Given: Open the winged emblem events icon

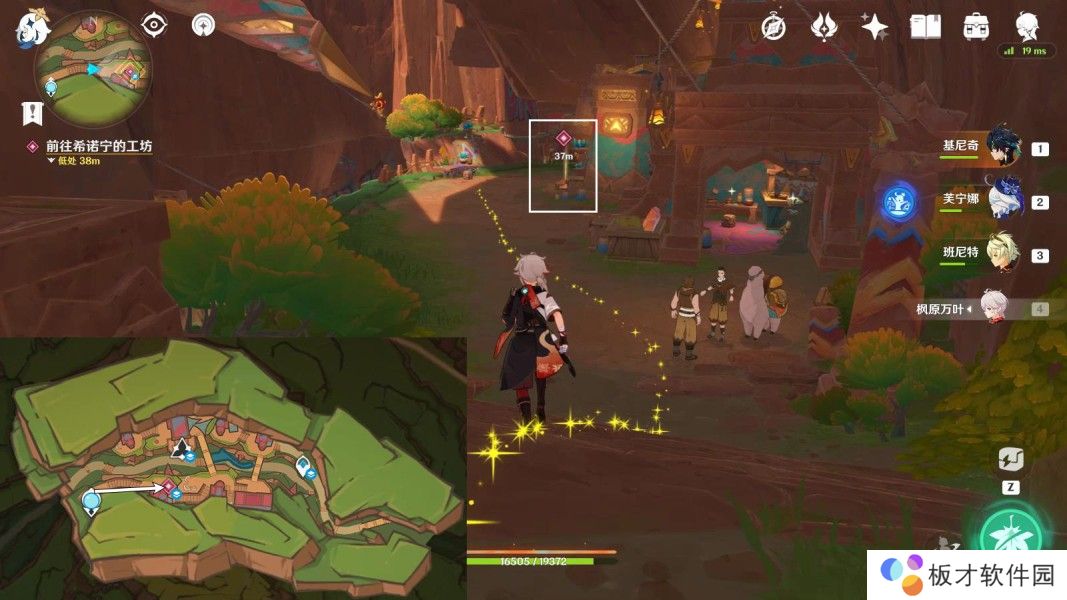Looking at the screenshot, I should [824, 27].
